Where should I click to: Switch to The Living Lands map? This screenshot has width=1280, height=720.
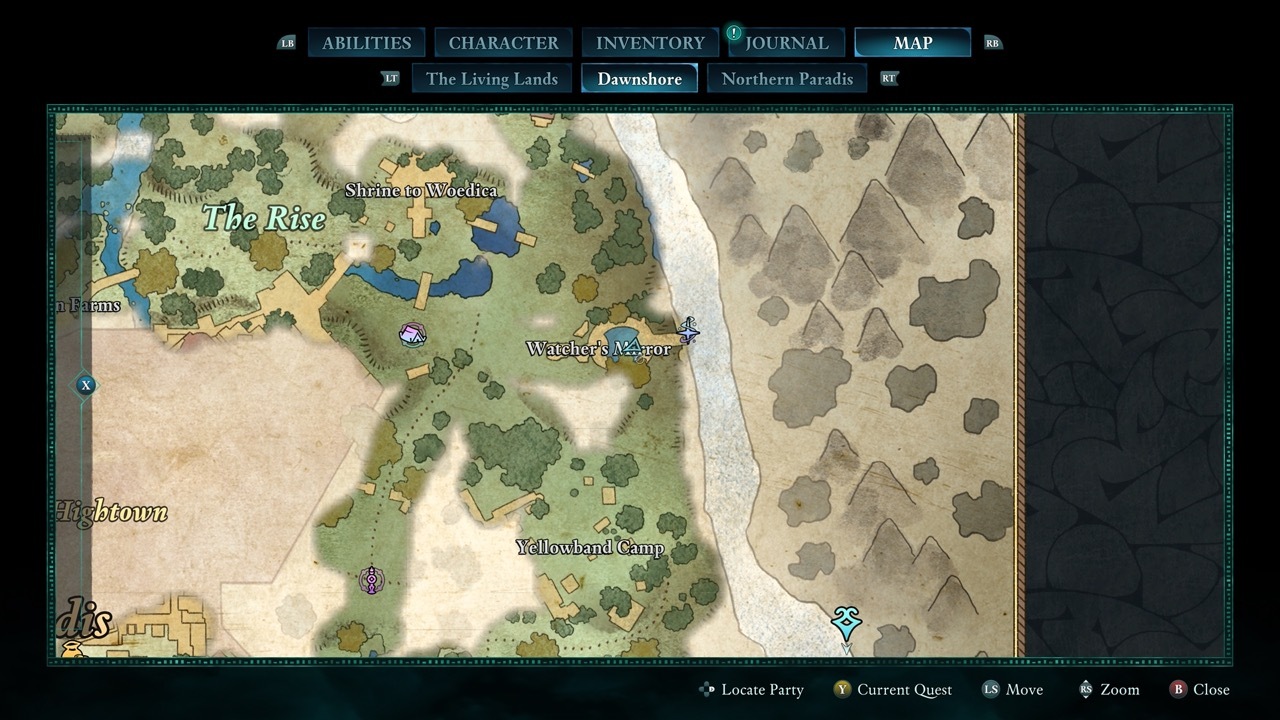coord(492,79)
